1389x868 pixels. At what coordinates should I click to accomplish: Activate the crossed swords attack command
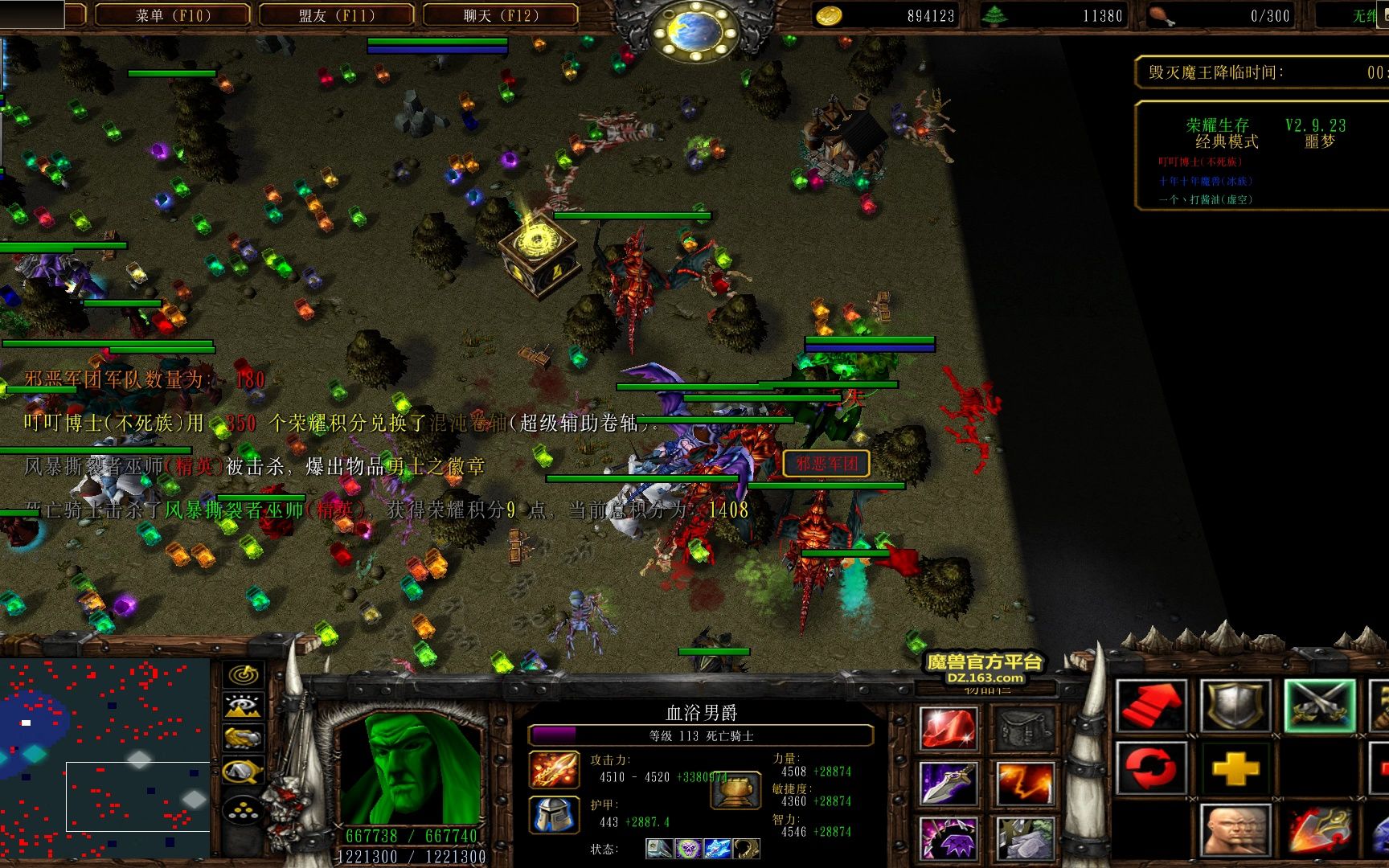click(1319, 706)
